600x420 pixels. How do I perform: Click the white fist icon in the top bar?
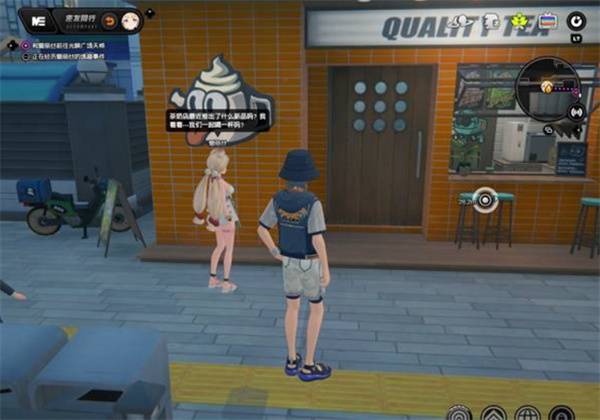point(493,22)
